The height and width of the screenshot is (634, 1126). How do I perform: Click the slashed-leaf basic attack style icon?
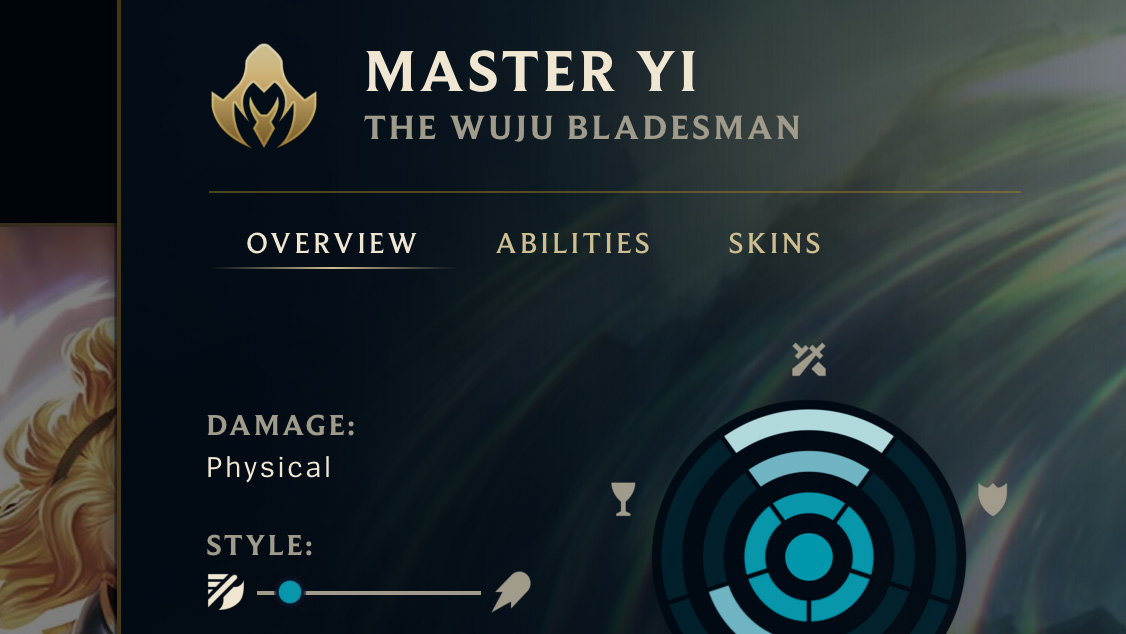[225, 592]
